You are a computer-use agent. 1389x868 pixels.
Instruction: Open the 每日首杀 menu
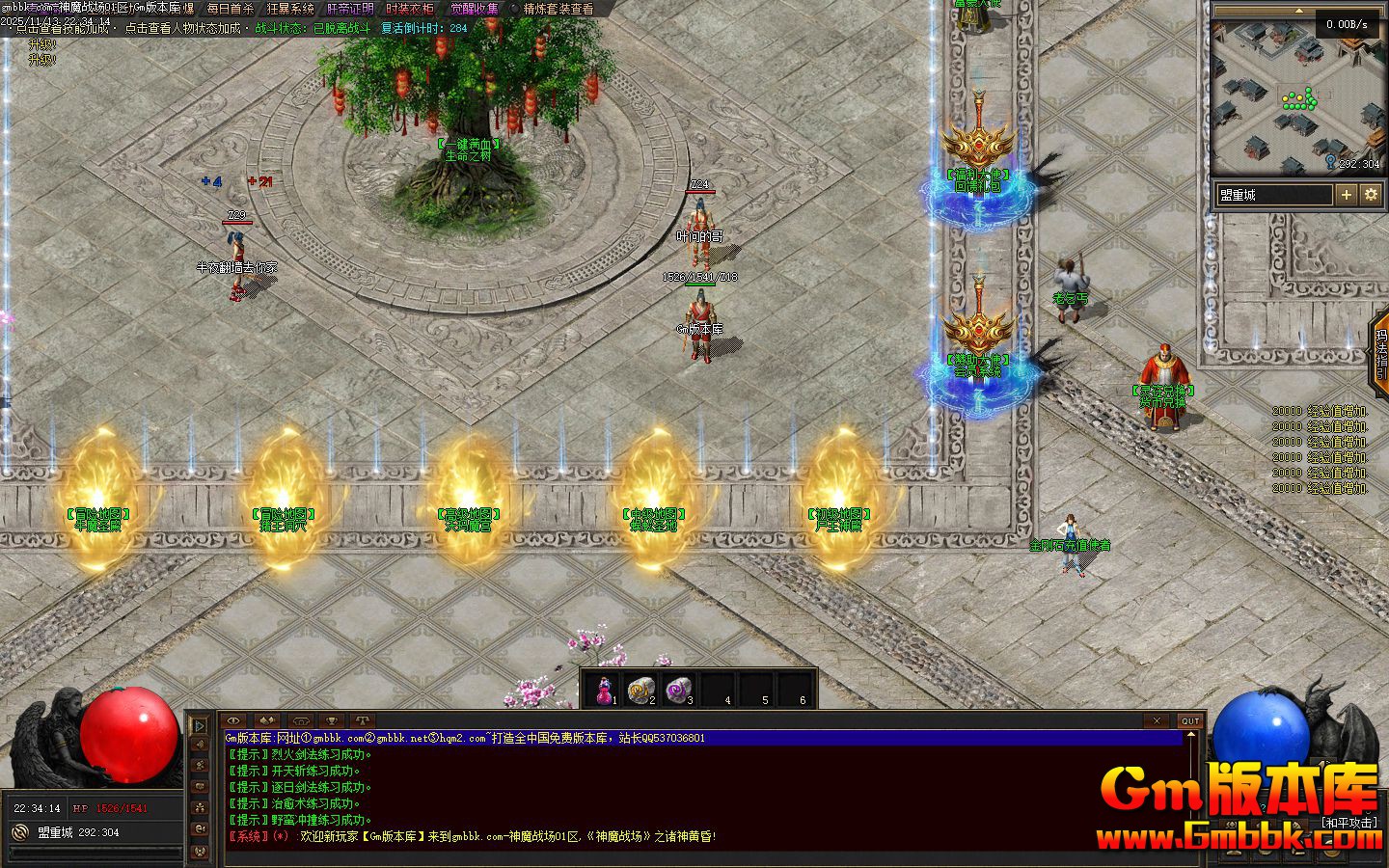(x=230, y=9)
